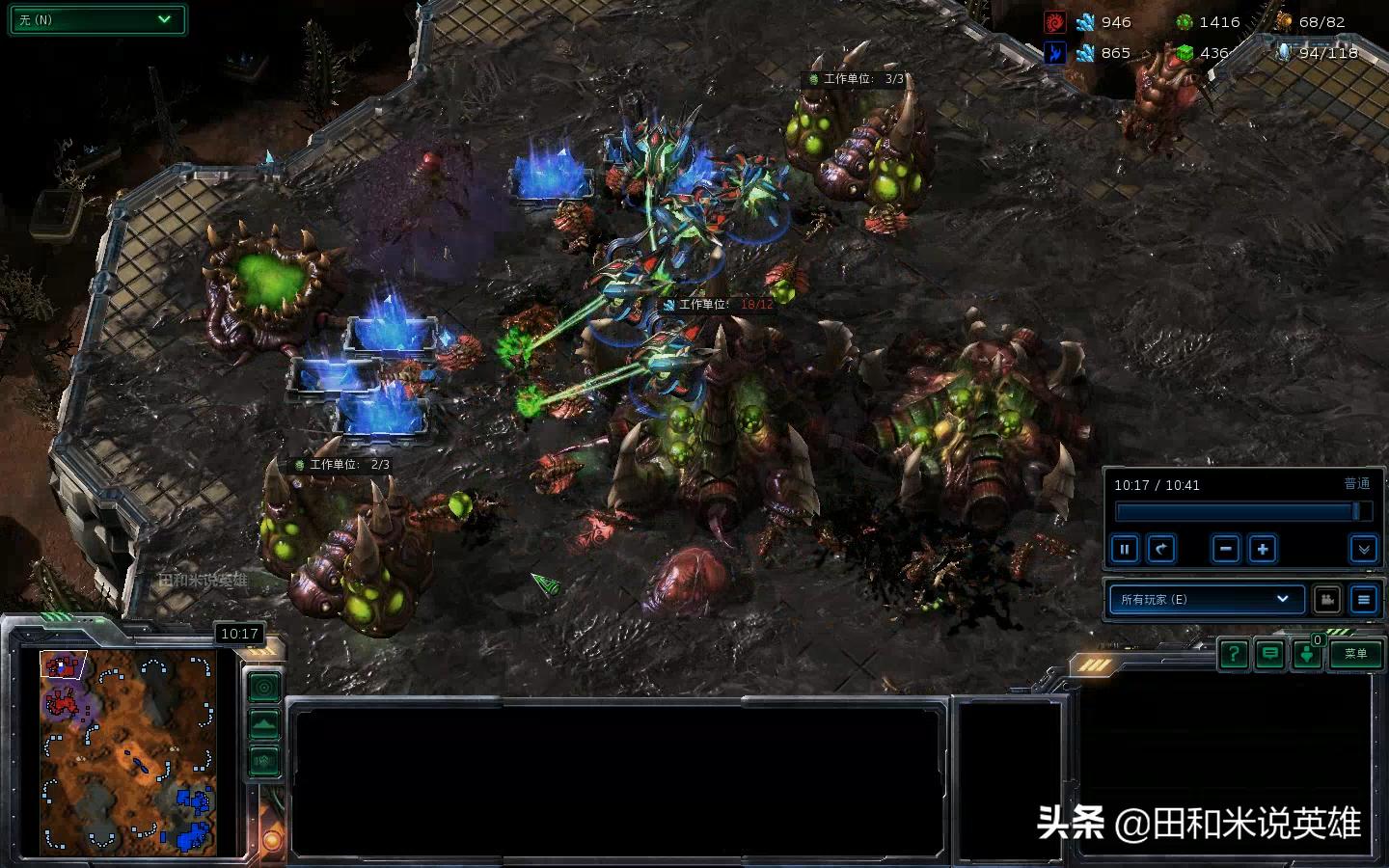Click the 普通 speed label
The width and height of the screenshot is (1389, 868).
click(1357, 484)
